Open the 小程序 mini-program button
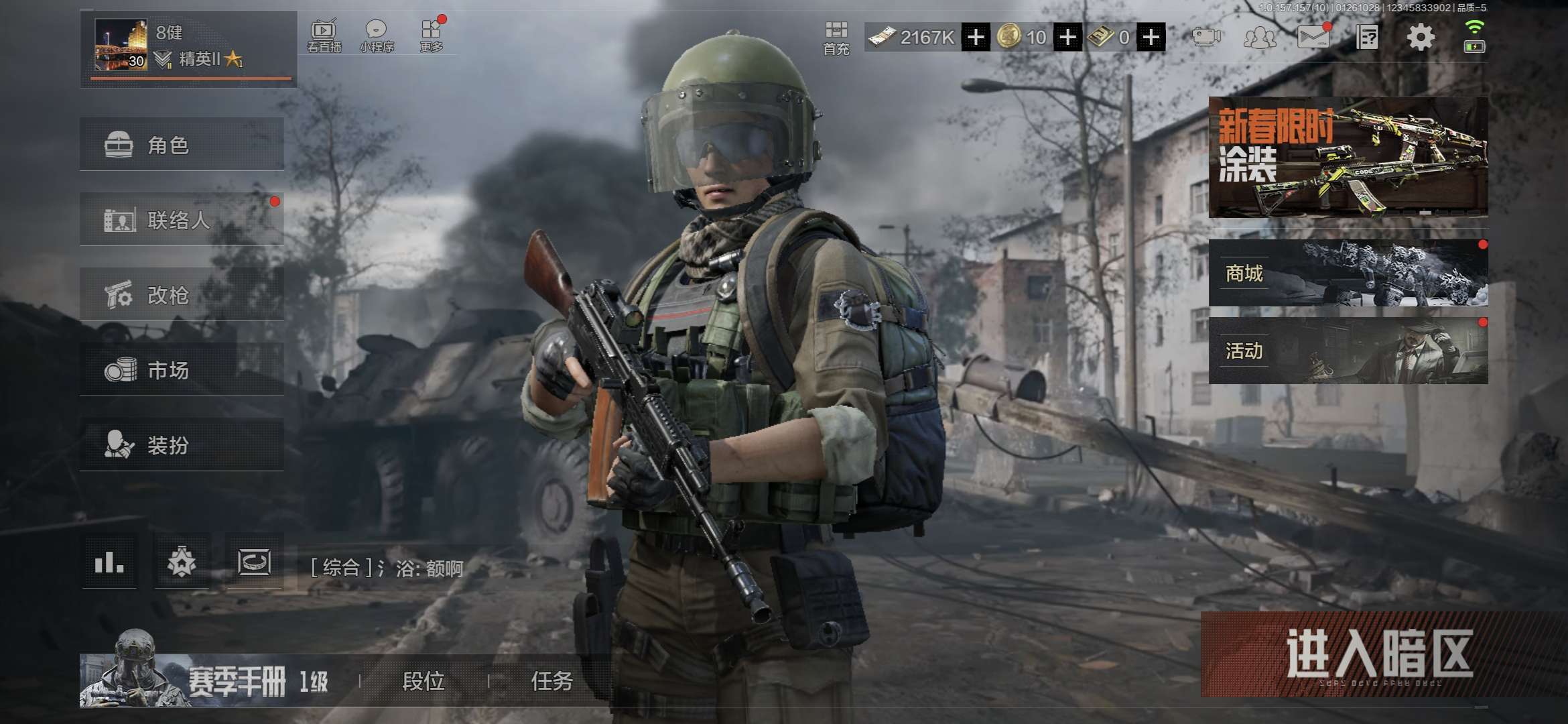The image size is (1568, 724). [x=376, y=36]
